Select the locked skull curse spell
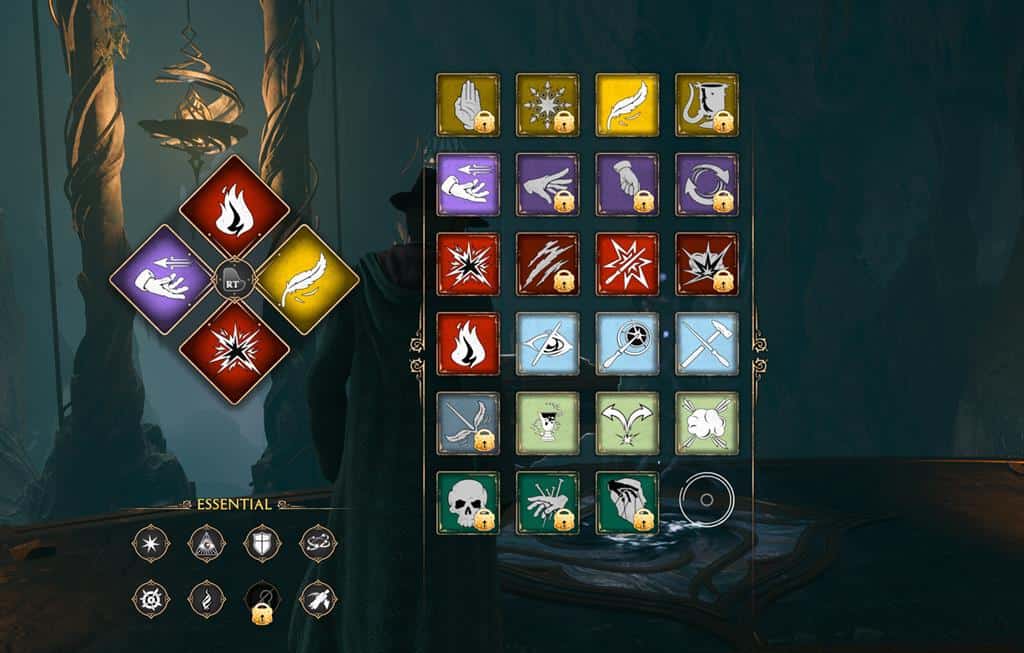1024x653 pixels. [468, 503]
